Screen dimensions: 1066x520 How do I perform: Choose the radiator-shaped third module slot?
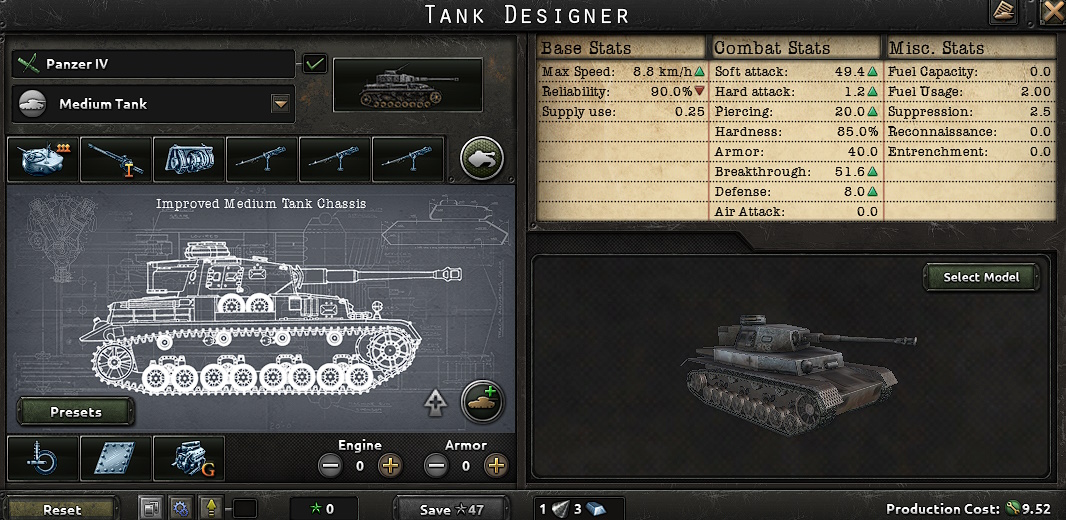coord(189,159)
